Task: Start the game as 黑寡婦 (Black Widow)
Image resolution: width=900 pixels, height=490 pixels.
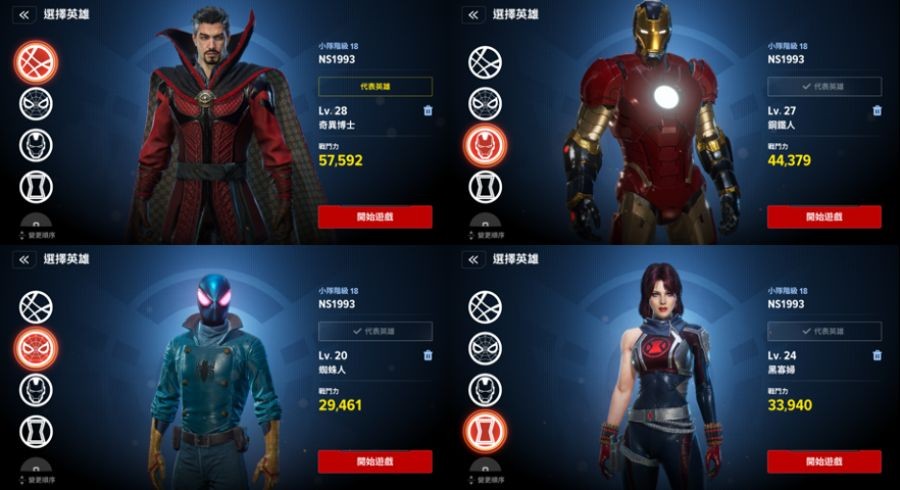Action: point(824,461)
